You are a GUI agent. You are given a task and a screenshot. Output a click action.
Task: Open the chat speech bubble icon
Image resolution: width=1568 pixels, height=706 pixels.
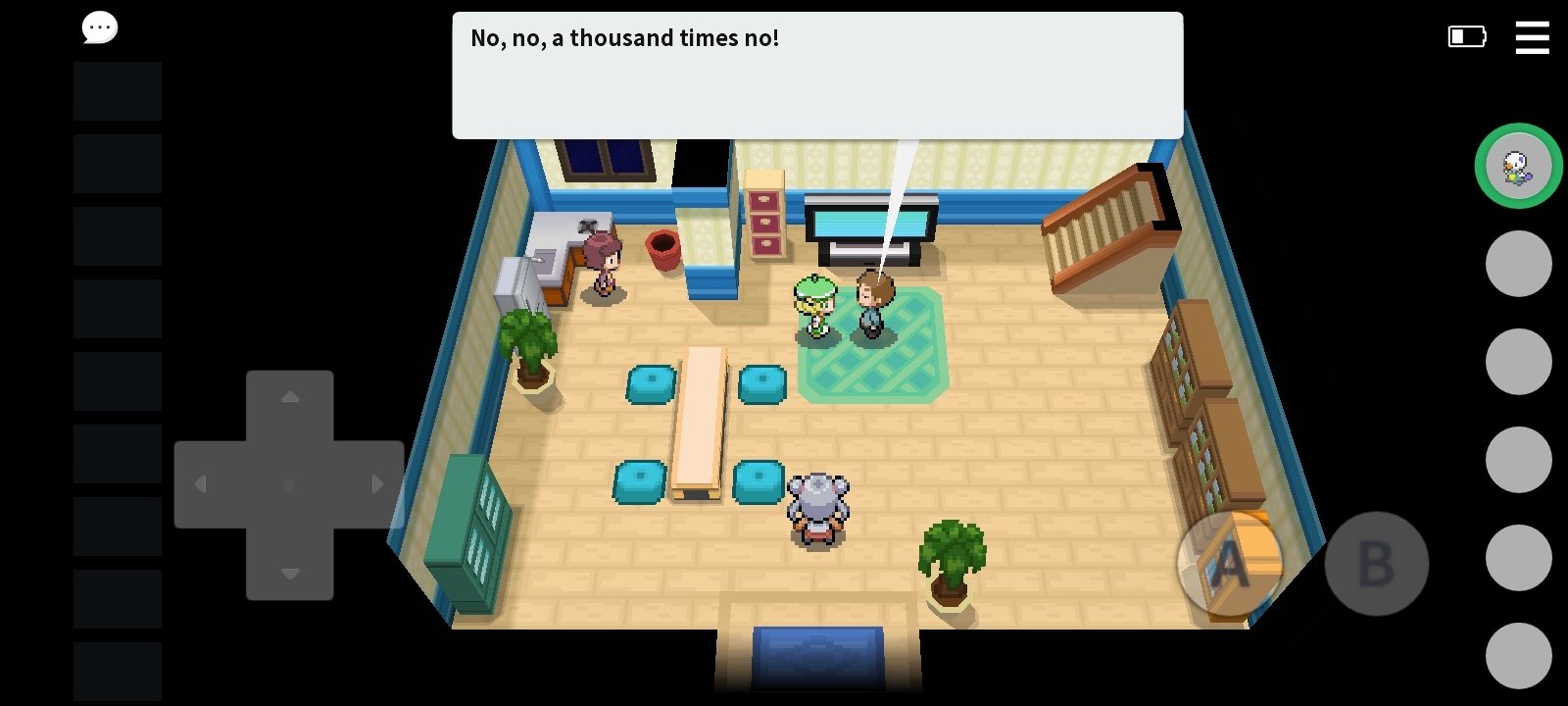click(x=99, y=28)
